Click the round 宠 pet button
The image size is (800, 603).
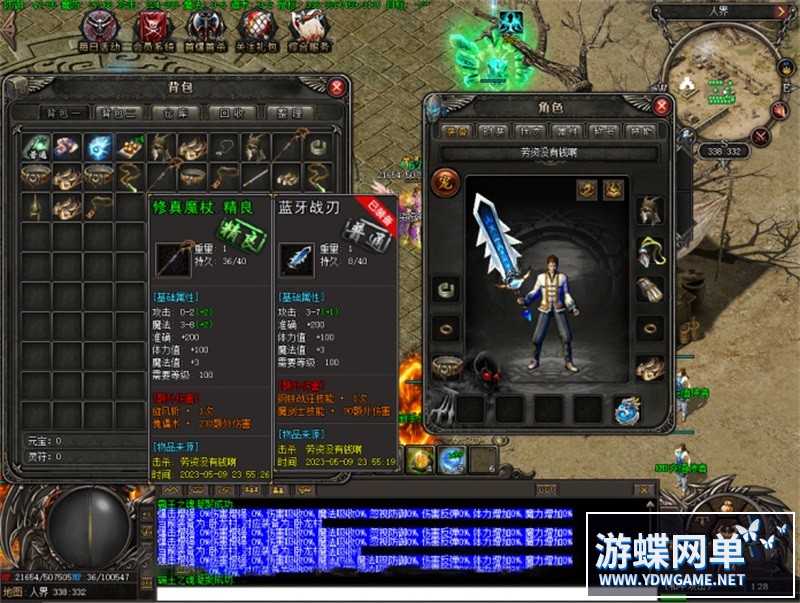tap(446, 184)
